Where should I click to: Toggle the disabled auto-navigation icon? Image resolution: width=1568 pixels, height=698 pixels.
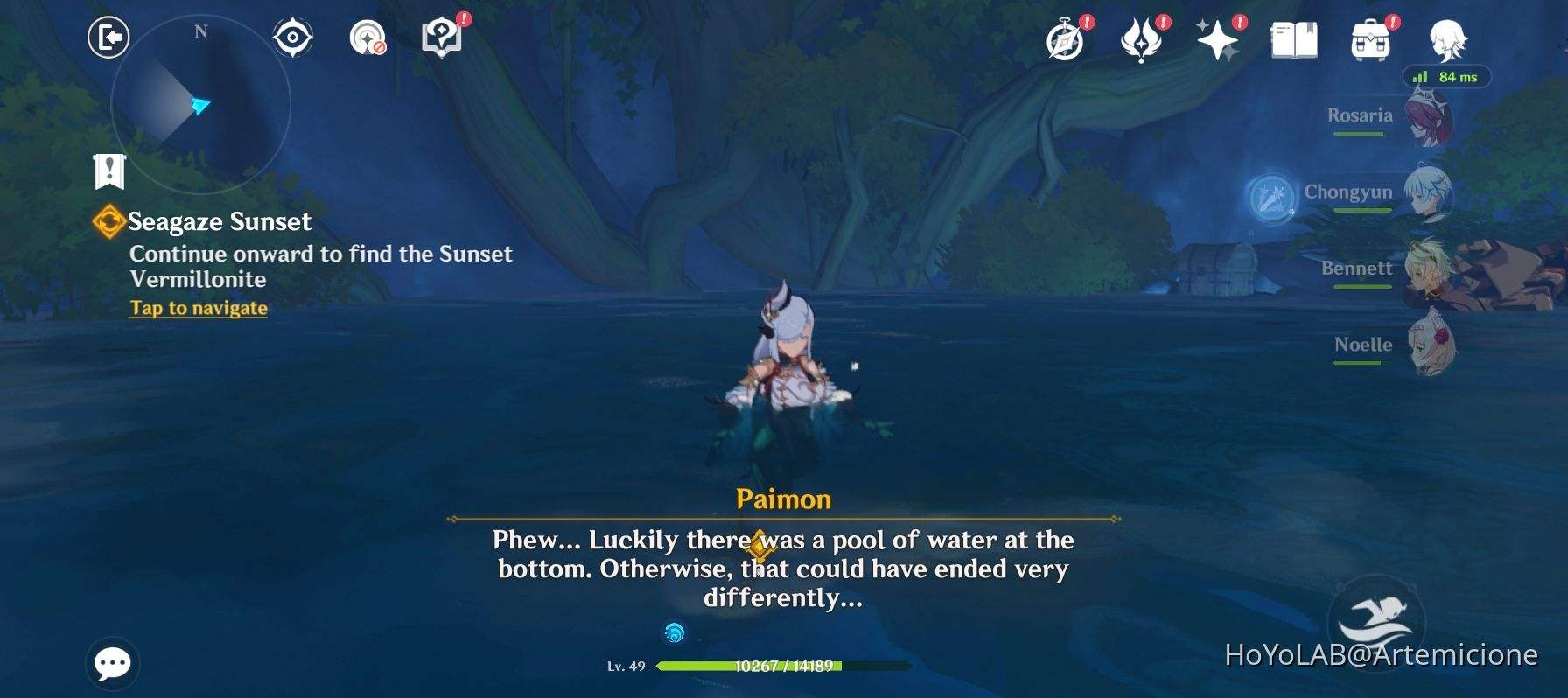[x=367, y=37]
